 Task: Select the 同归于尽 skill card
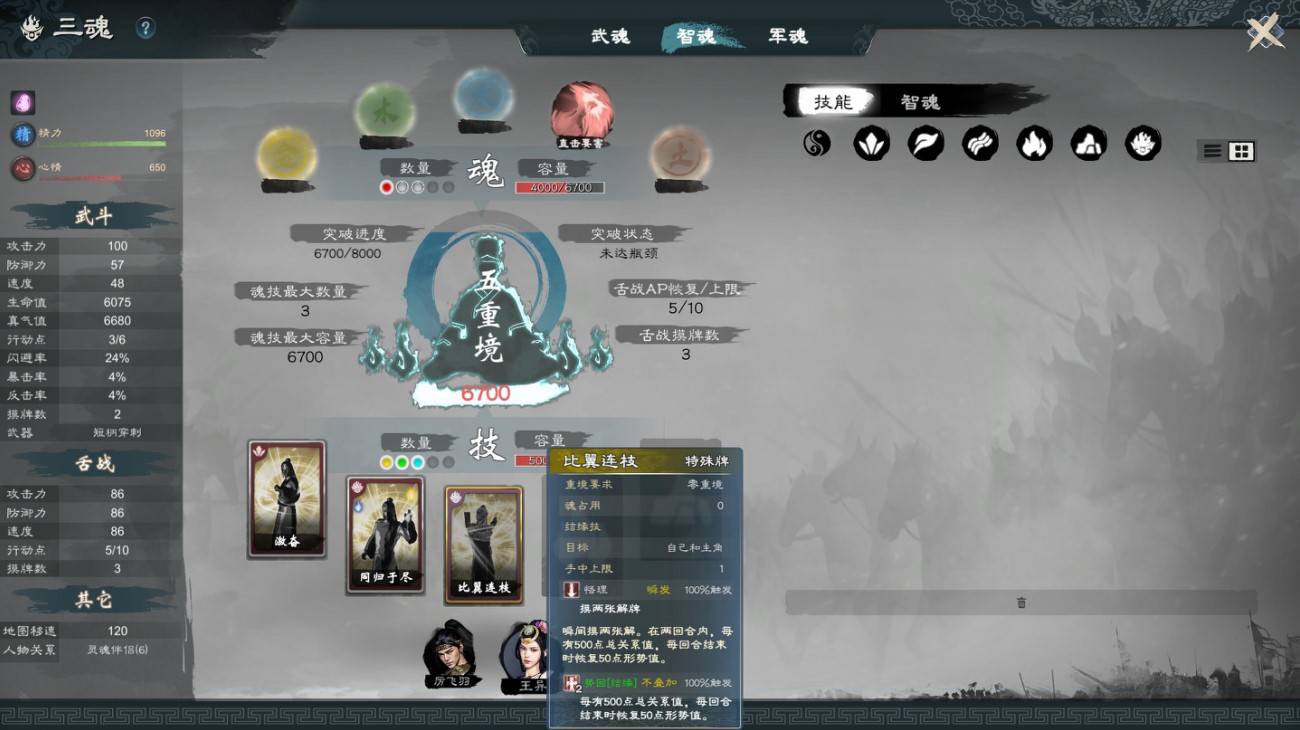(385, 535)
